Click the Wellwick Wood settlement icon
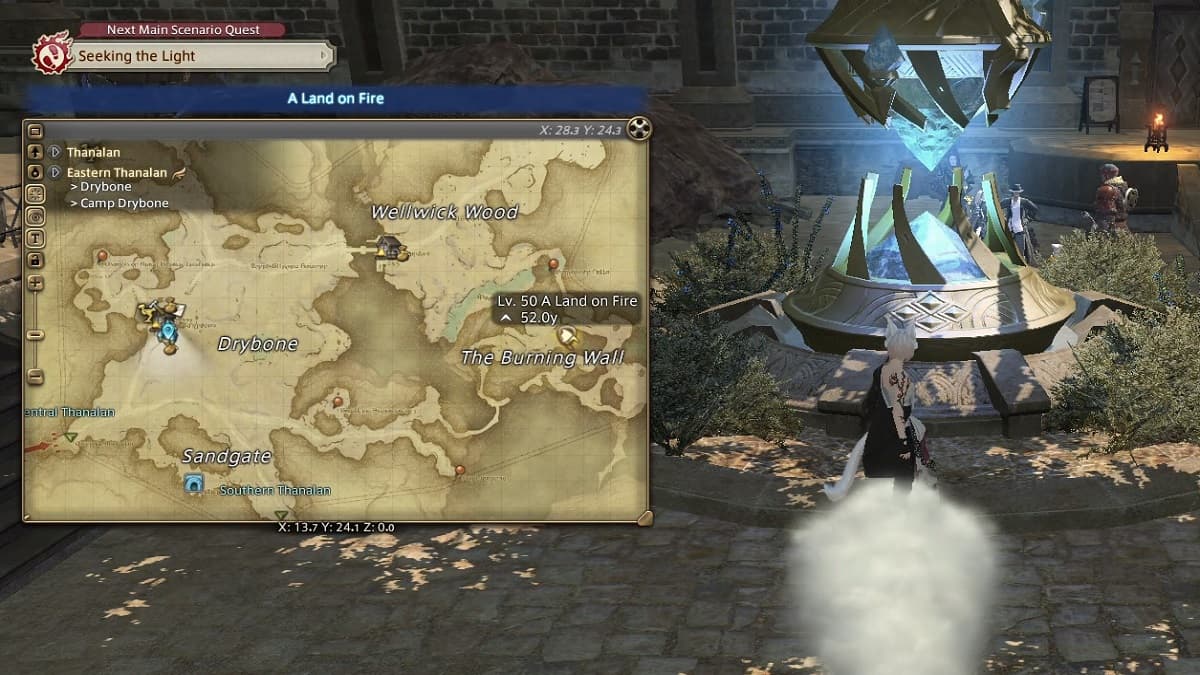The width and height of the screenshot is (1200, 675). coord(389,246)
